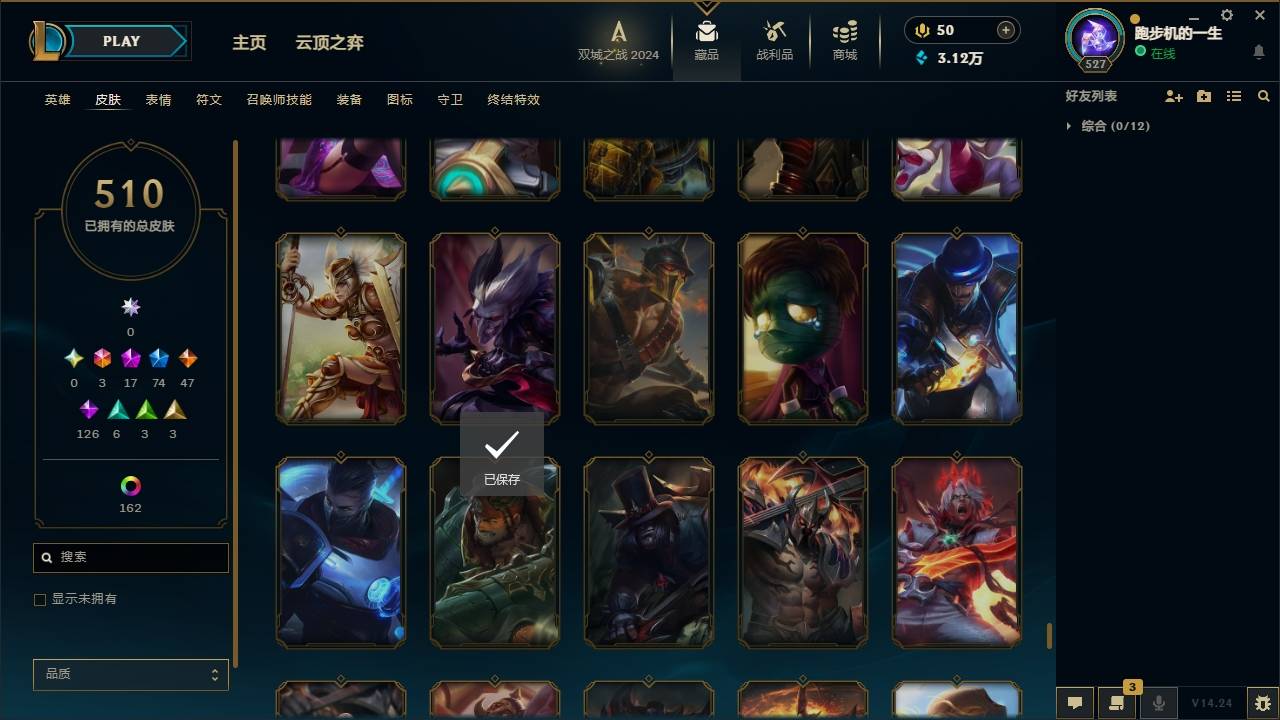Screen dimensions: 1280x720
Task: Click the bug report icon next to V14.24
Action: 1260,703
